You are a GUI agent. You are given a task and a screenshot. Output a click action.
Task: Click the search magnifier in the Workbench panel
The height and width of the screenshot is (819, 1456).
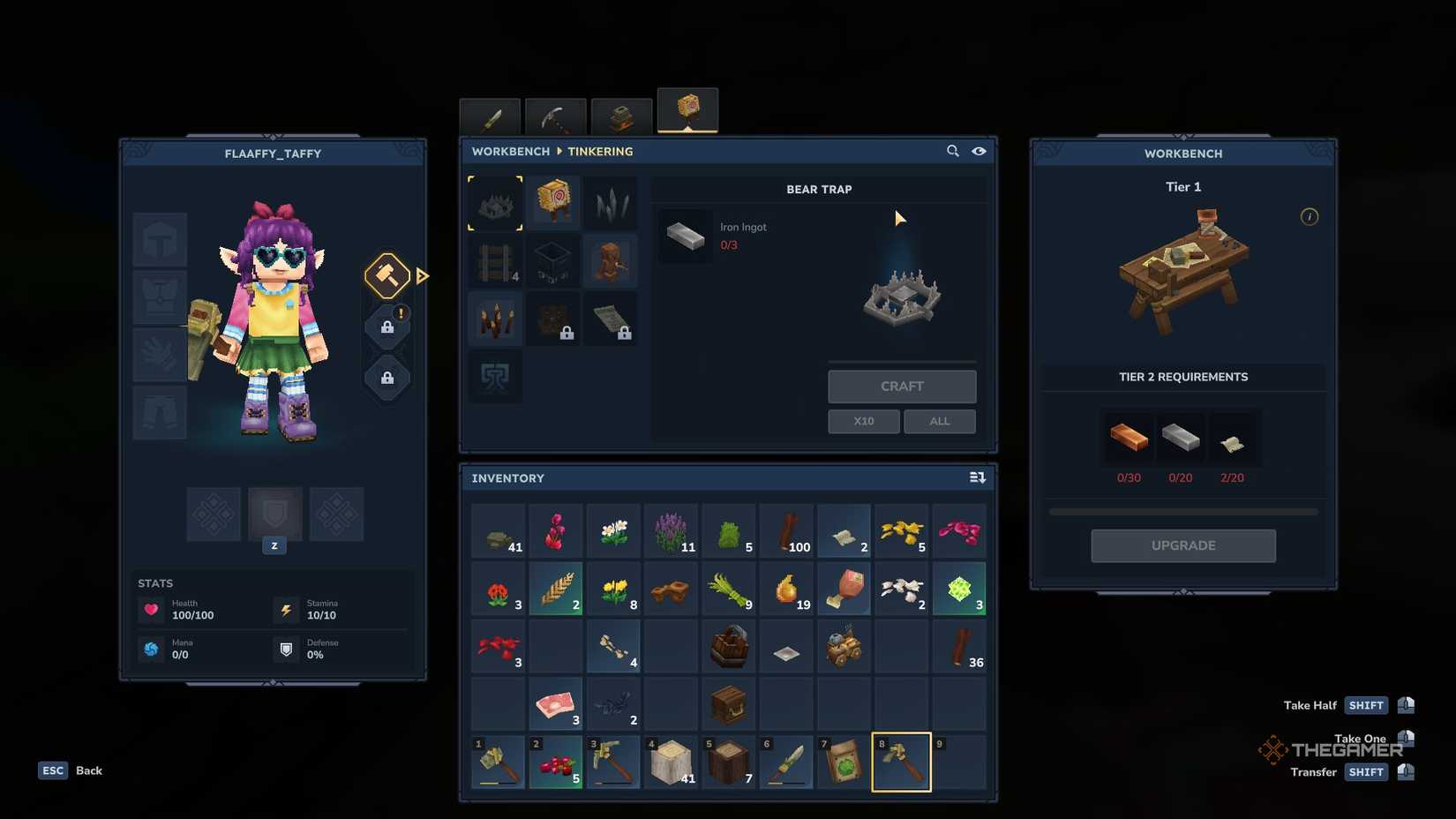pyautogui.click(x=953, y=151)
